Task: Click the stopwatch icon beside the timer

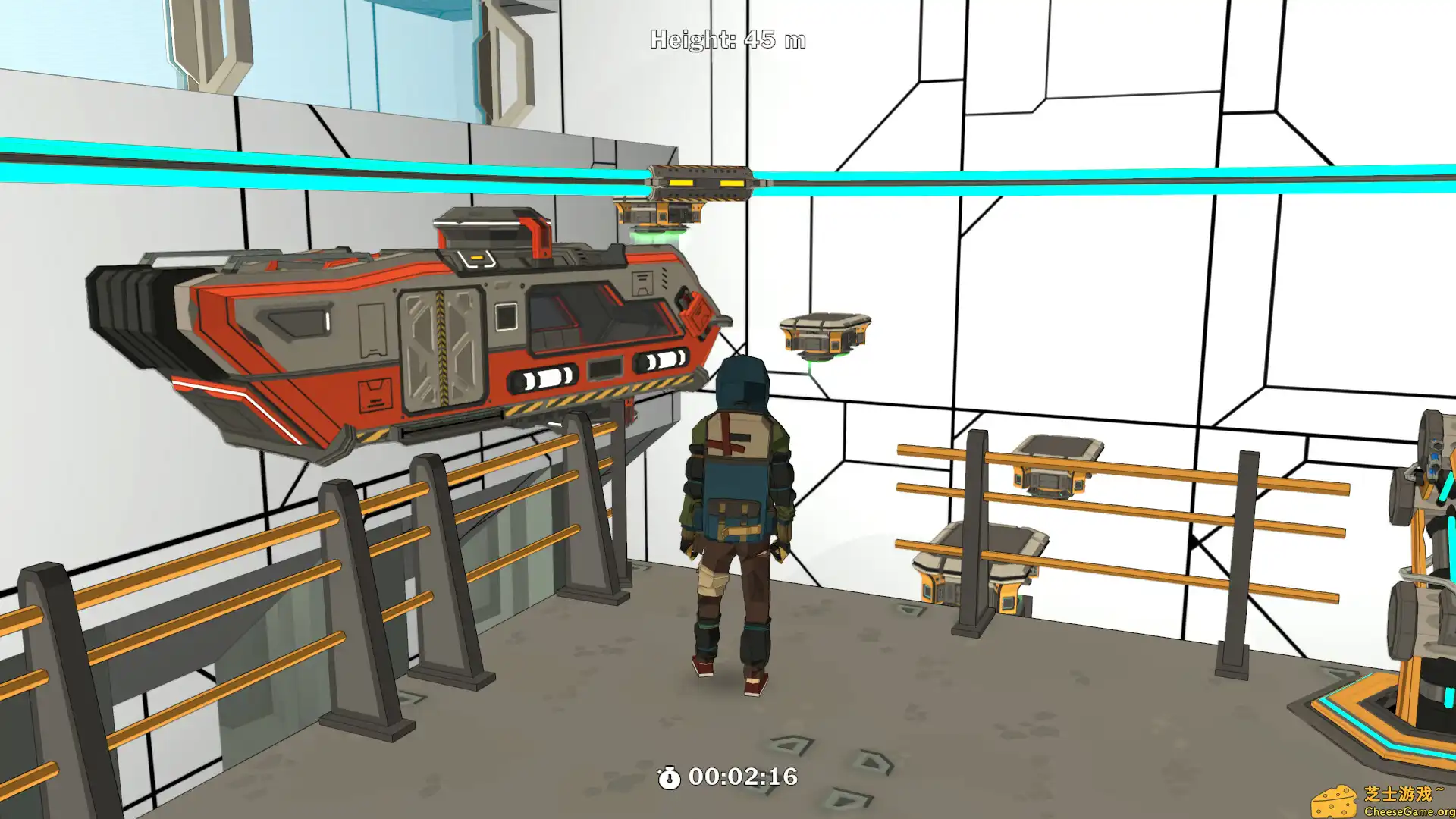Action: [670, 776]
